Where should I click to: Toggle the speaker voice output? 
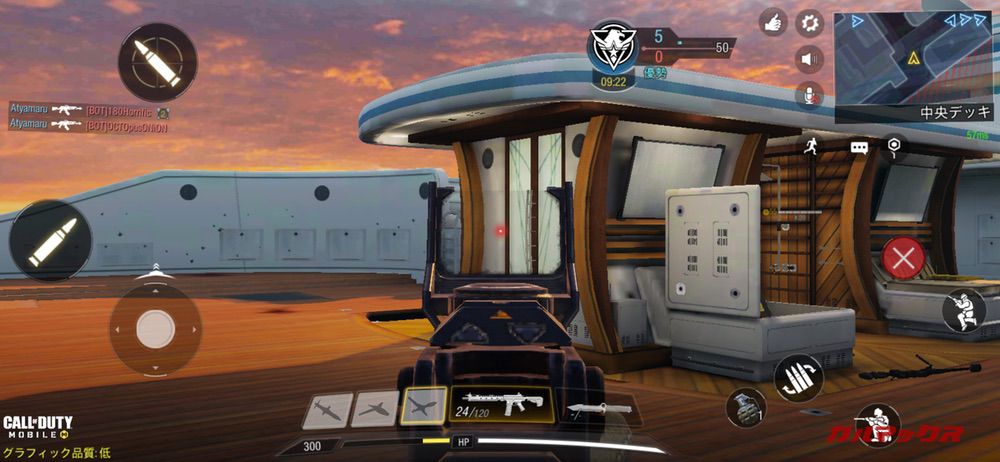coord(809,59)
